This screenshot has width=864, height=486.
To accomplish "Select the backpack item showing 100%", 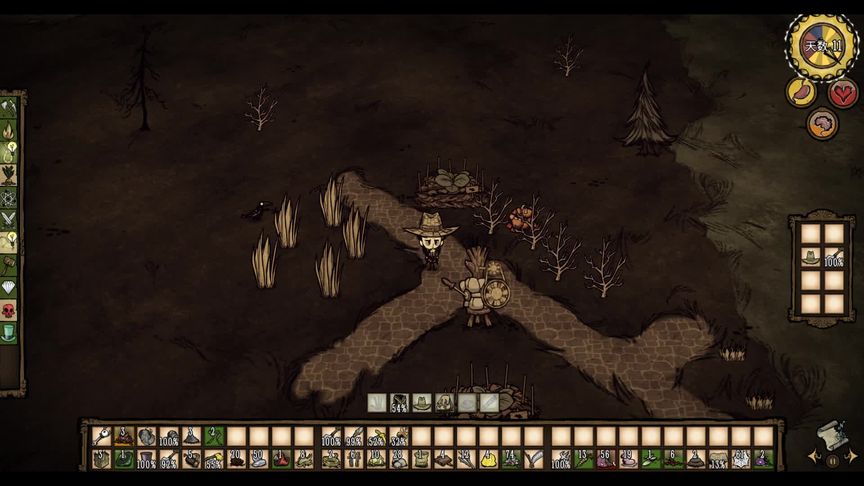I will click(832, 257).
